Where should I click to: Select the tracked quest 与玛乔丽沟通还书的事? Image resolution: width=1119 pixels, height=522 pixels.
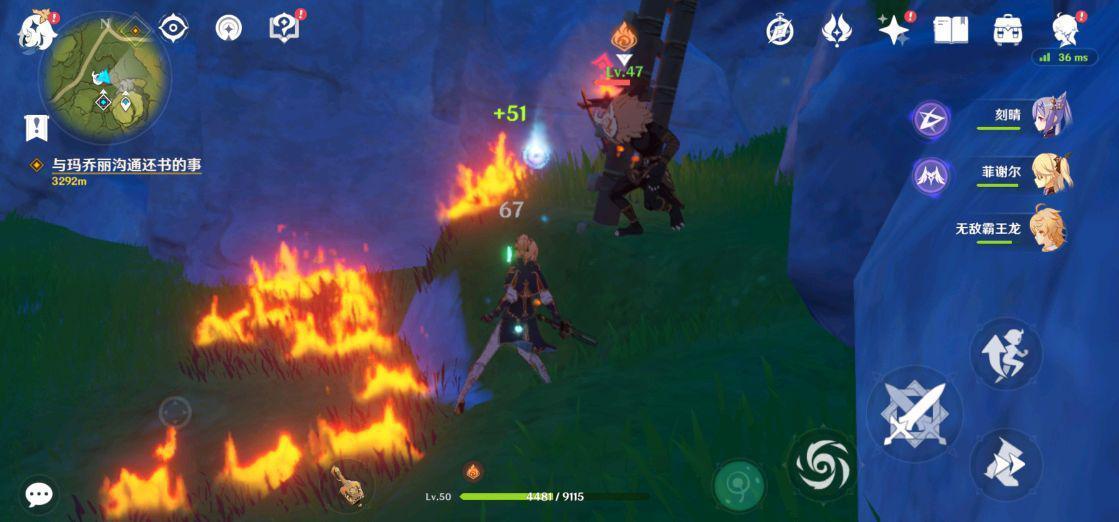(x=126, y=165)
